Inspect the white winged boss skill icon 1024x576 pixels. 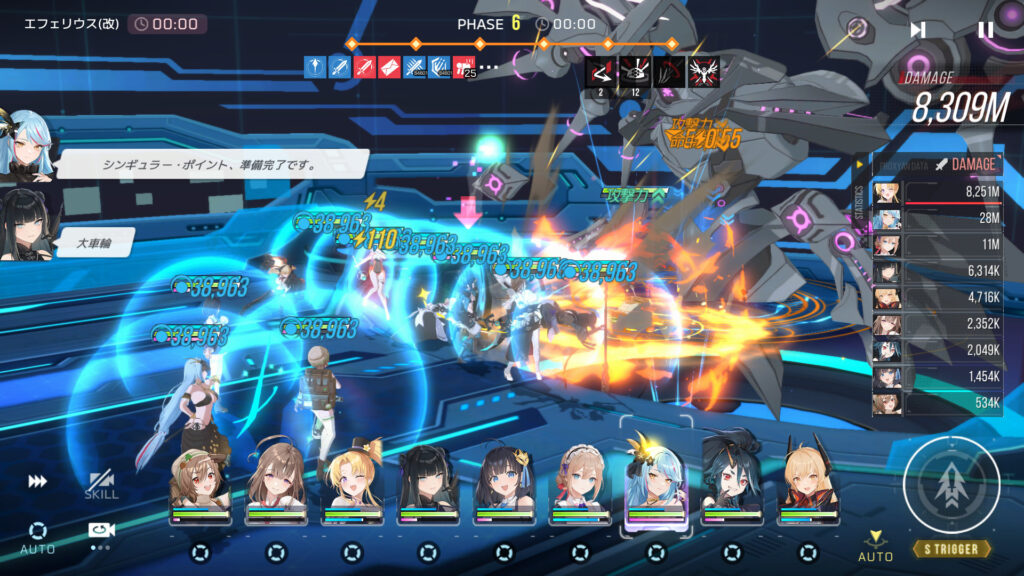pyautogui.click(x=704, y=71)
